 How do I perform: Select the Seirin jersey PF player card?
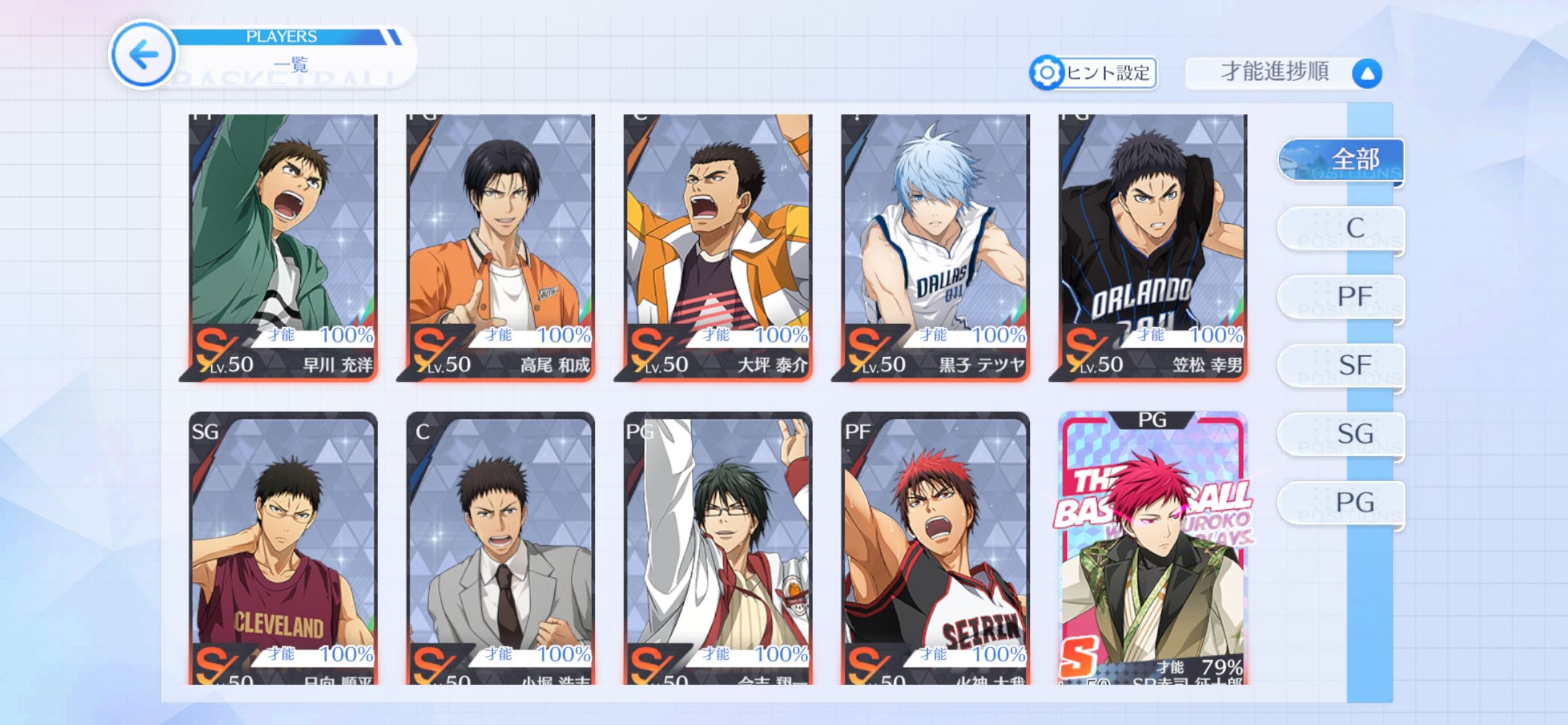click(935, 548)
